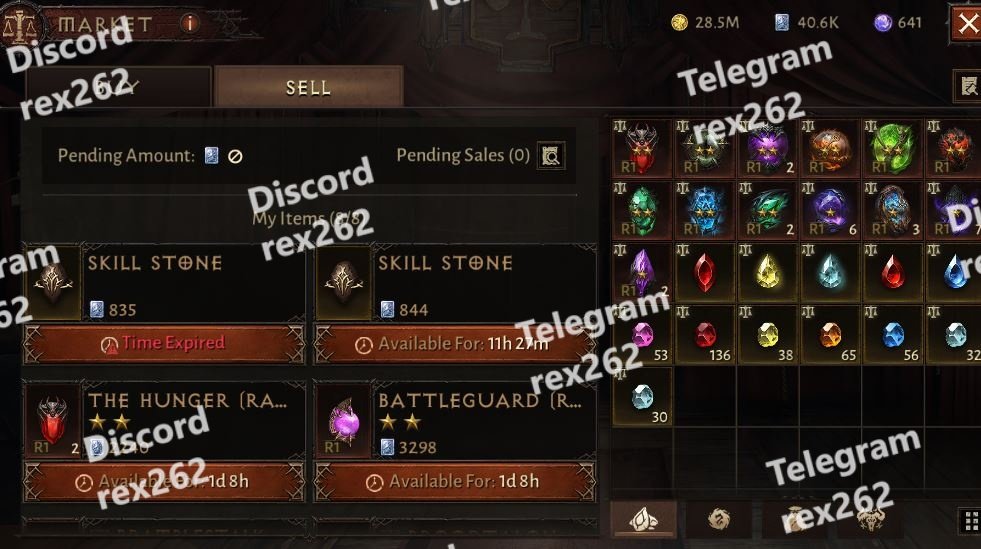Switch to the Buy tab
Screen dimensions: 981x549
(x=118, y=87)
